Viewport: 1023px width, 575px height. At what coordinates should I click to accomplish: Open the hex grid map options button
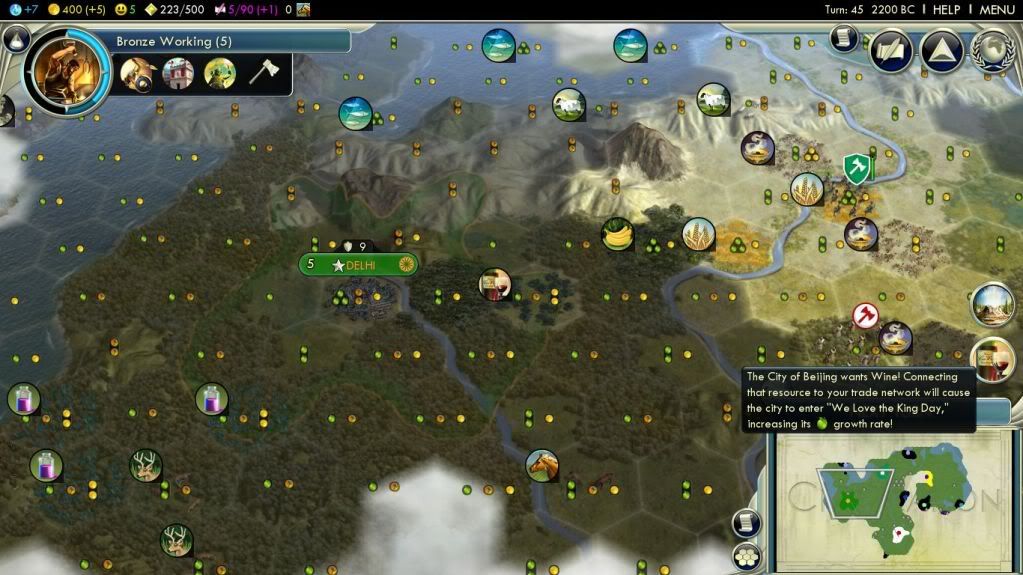746,556
